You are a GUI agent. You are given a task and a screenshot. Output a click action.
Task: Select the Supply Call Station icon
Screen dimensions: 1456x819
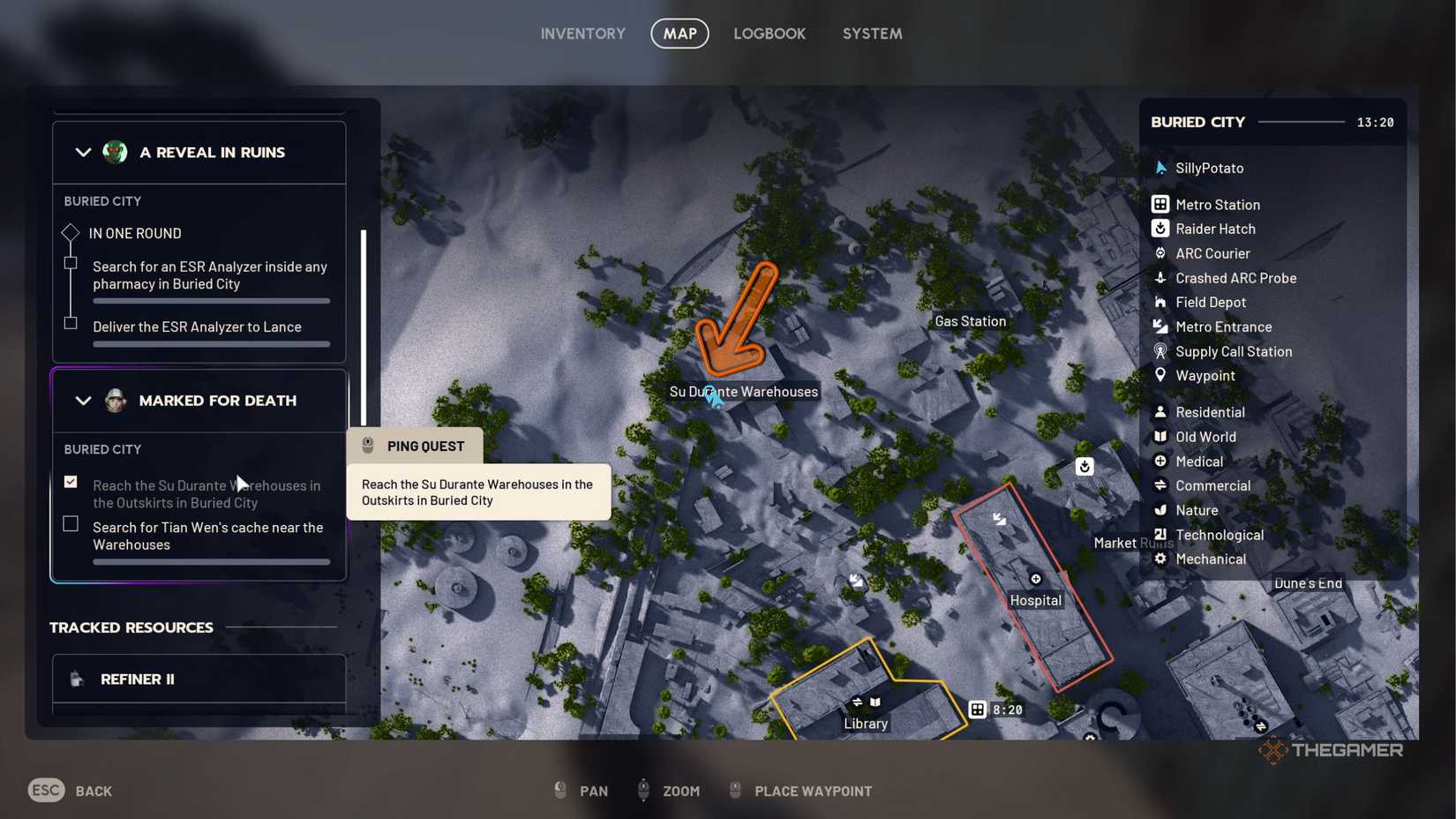point(1161,351)
